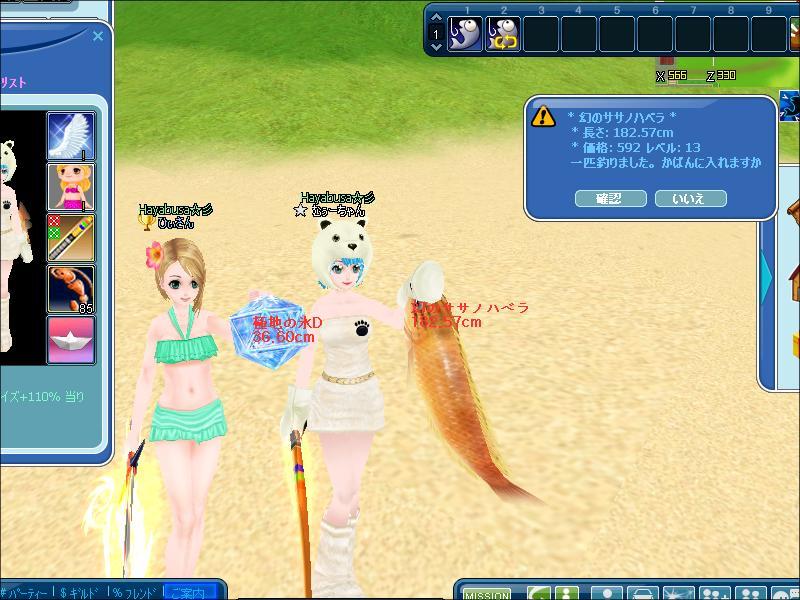Screen dimensions: 800x600
Task: Pick the shrimp bait slot
Action: (71, 288)
